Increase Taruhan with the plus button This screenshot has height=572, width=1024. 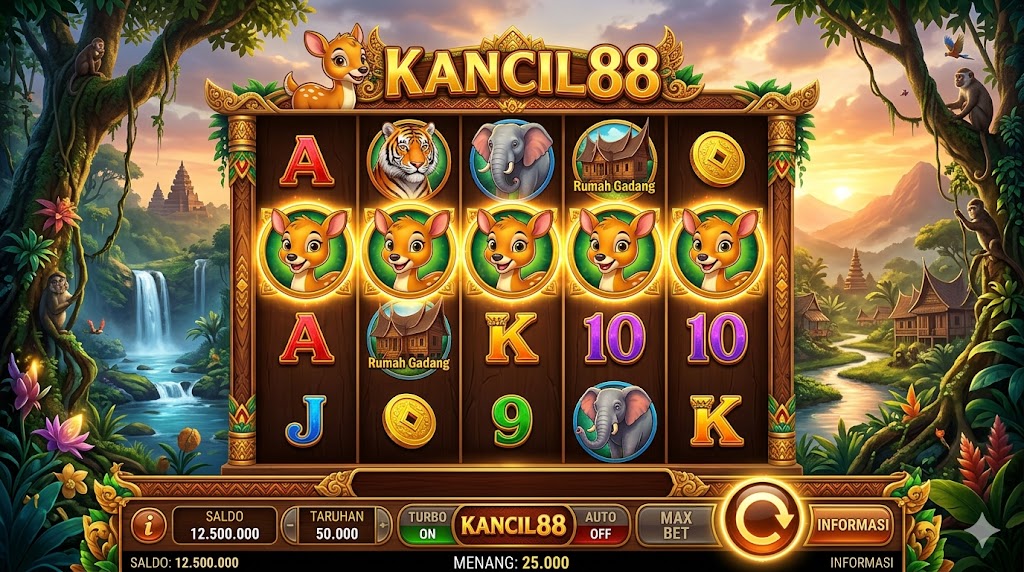pos(383,525)
